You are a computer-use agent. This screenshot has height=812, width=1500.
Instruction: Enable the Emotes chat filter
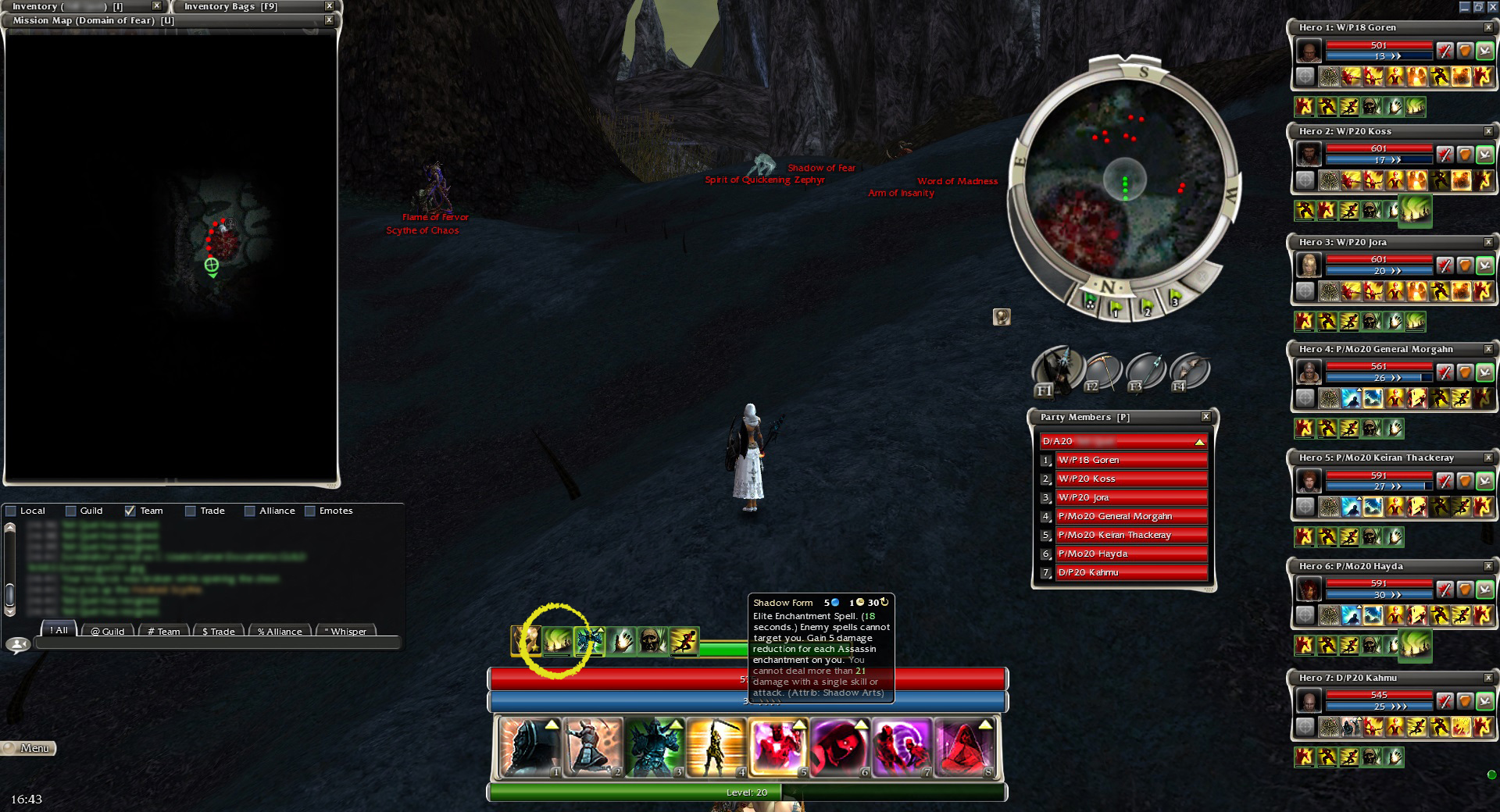310,511
